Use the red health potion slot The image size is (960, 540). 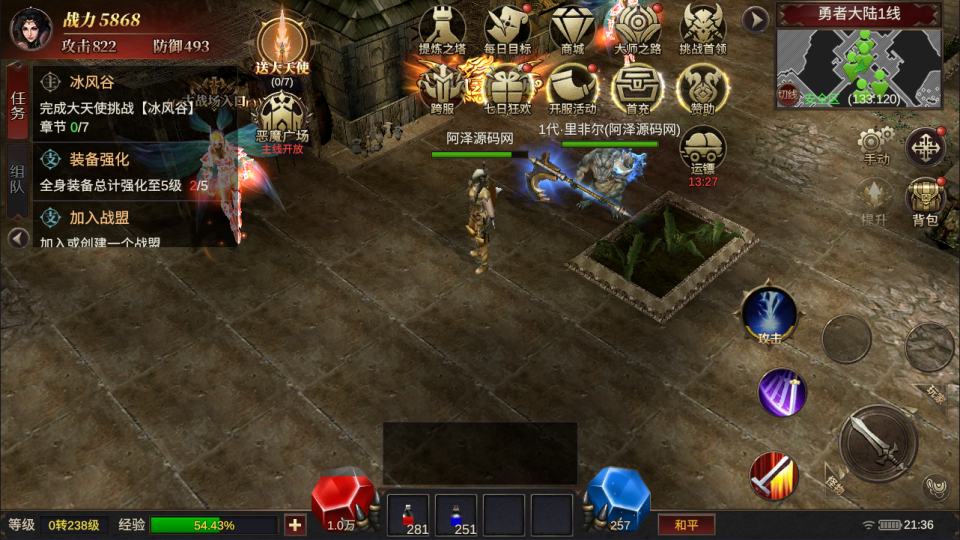pyautogui.click(x=408, y=514)
